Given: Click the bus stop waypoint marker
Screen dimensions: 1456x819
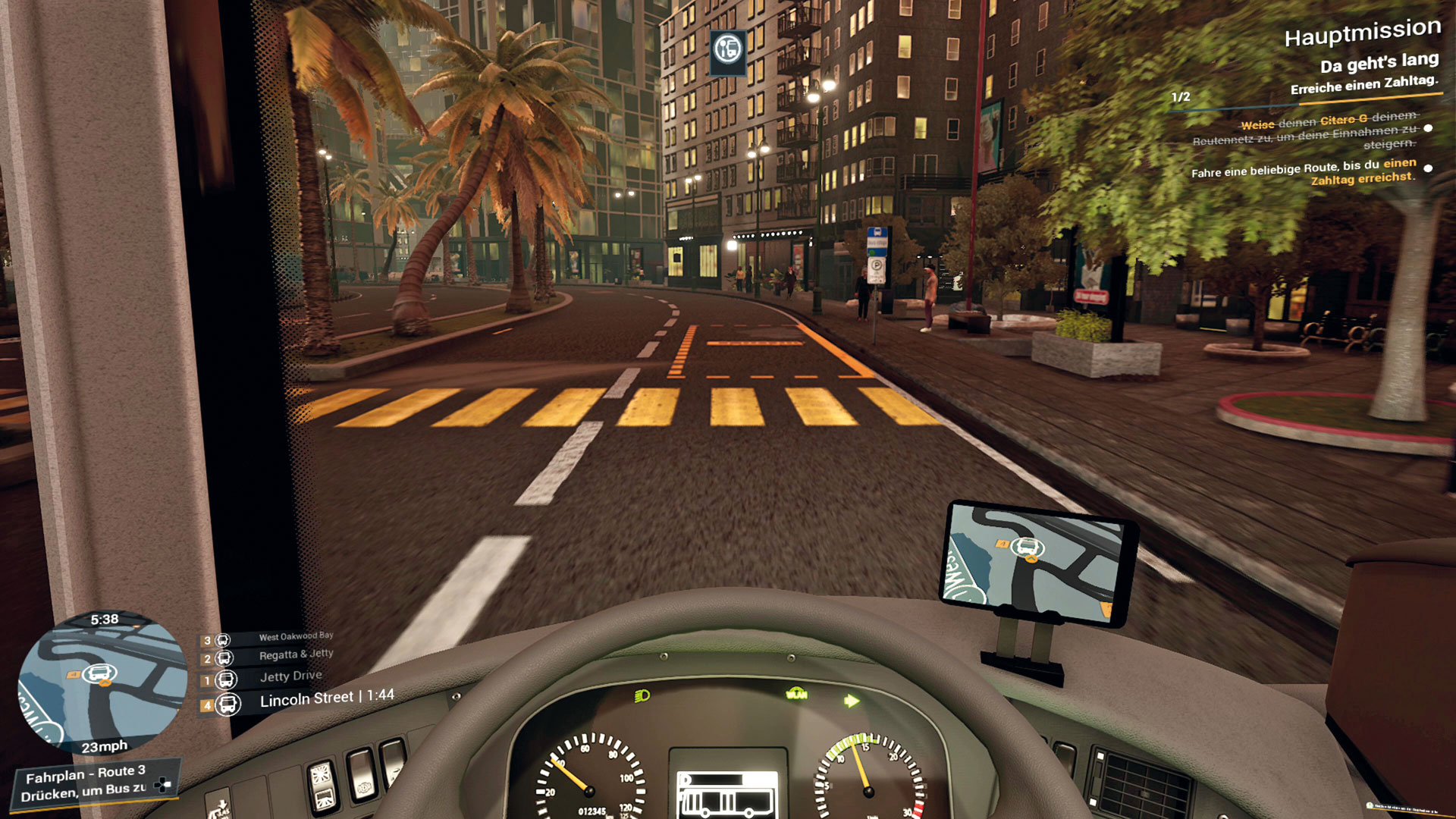Looking at the screenshot, I should pyautogui.click(x=728, y=50).
